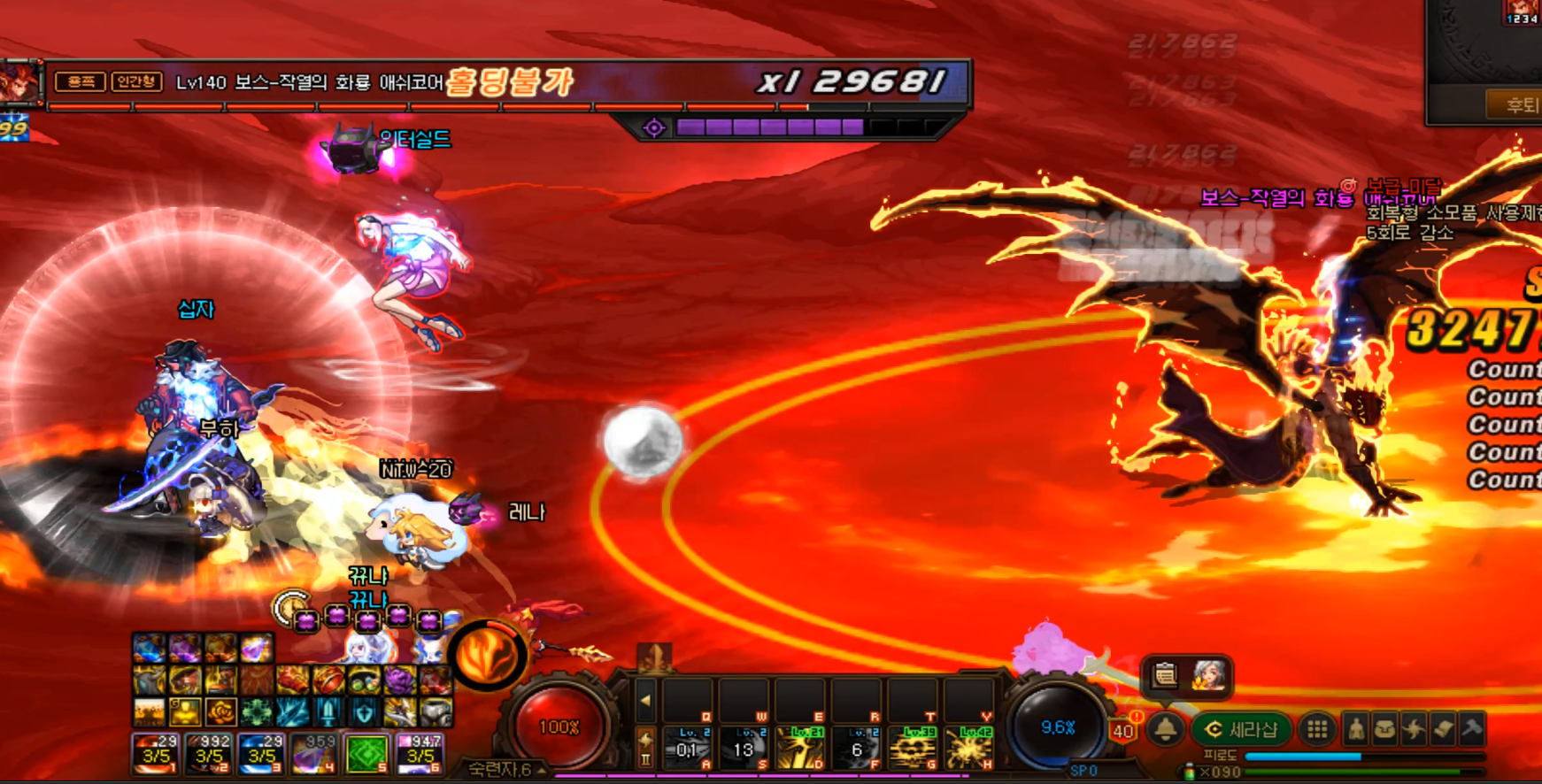The height and width of the screenshot is (784, 1542).
Task: Activate the level 39 skill on G
Action: (x=913, y=749)
